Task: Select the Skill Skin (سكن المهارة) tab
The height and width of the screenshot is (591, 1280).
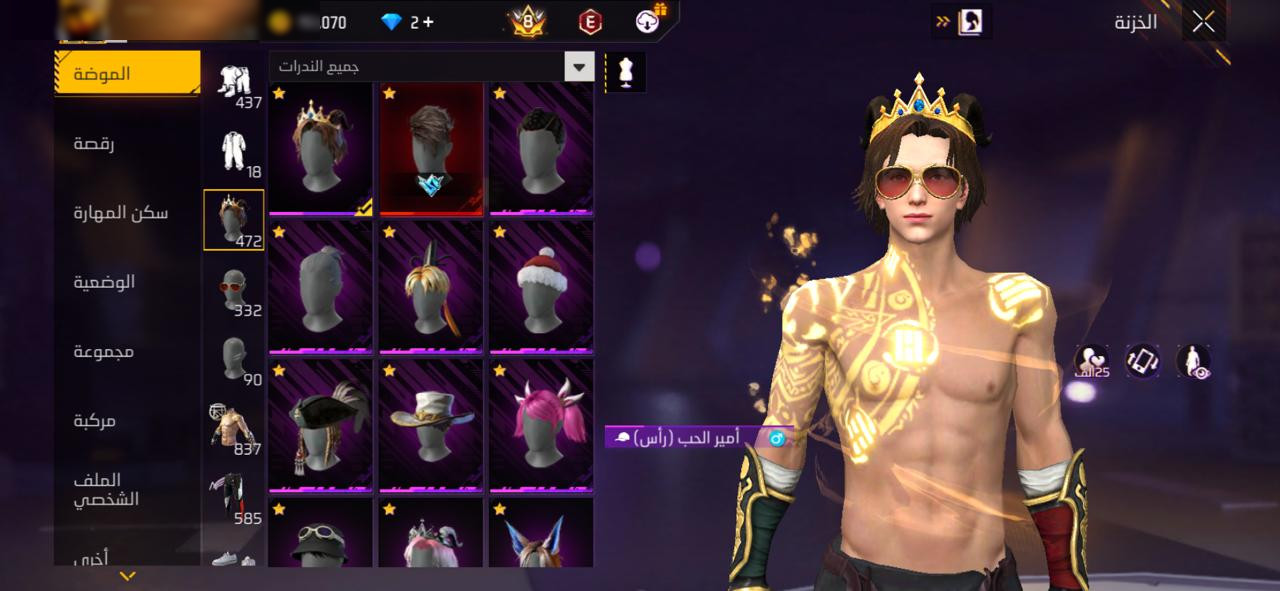Action: (120, 213)
